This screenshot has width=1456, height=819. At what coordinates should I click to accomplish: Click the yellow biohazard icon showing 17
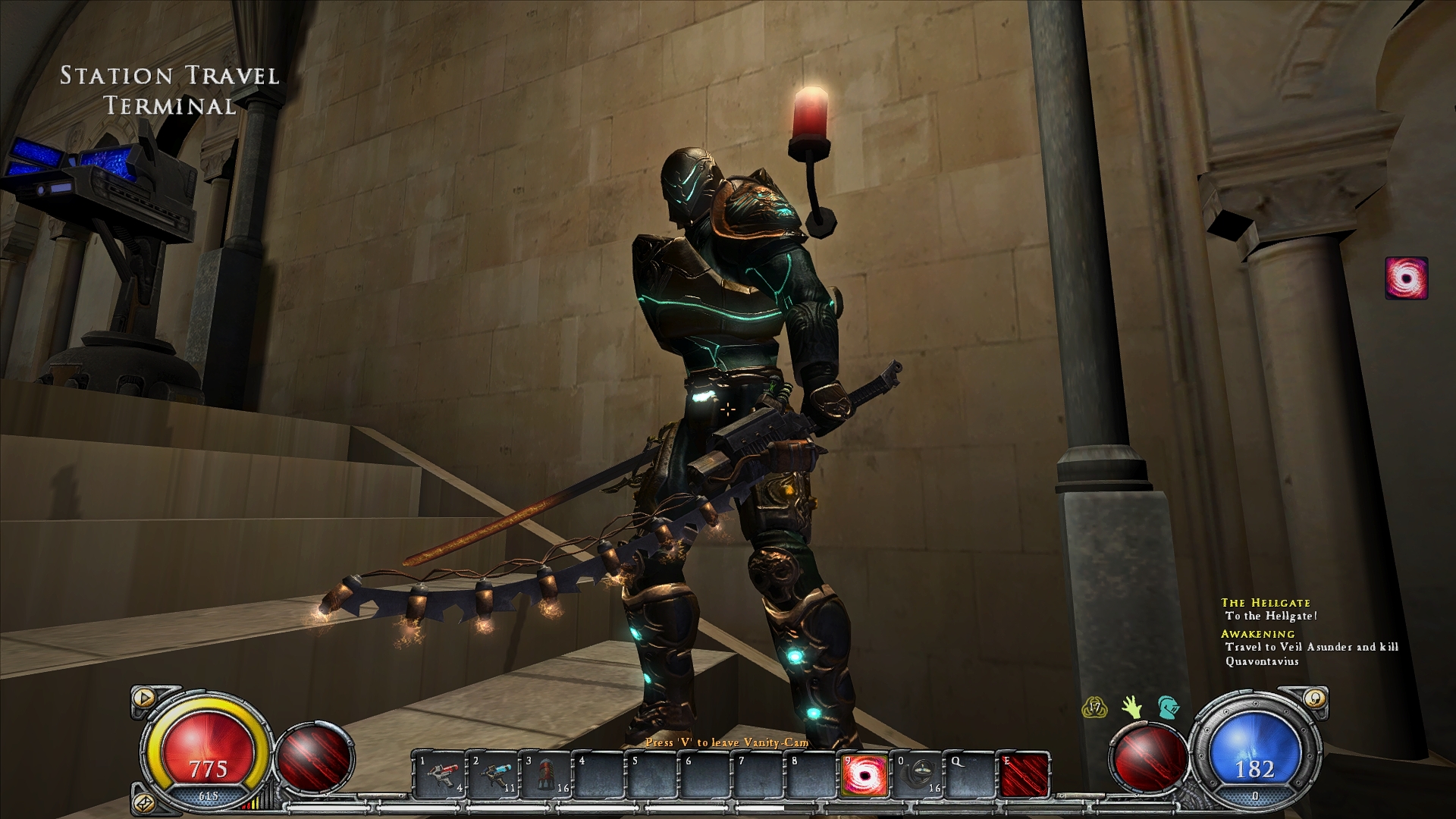[1094, 708]
